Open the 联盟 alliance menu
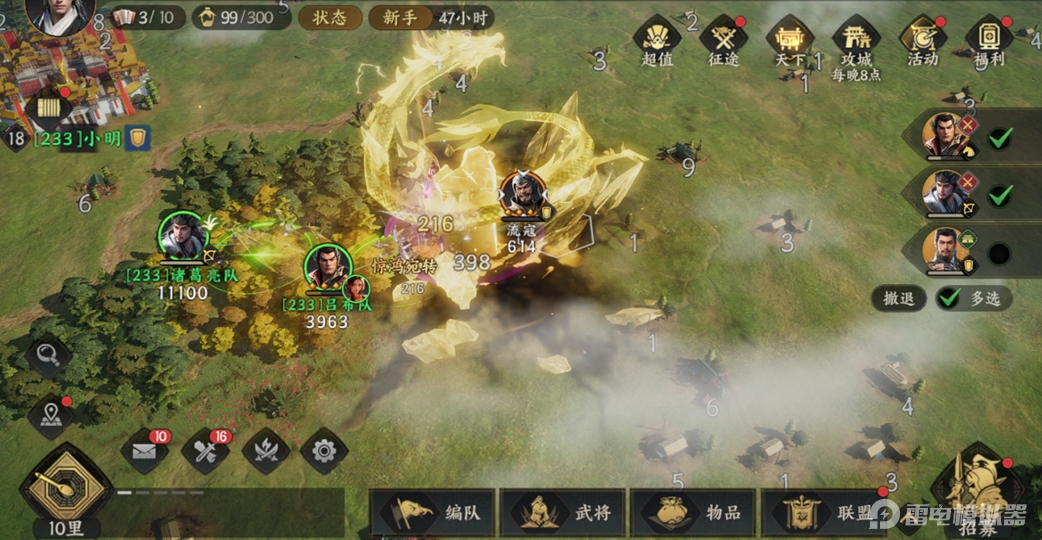 tap(825, 513)
